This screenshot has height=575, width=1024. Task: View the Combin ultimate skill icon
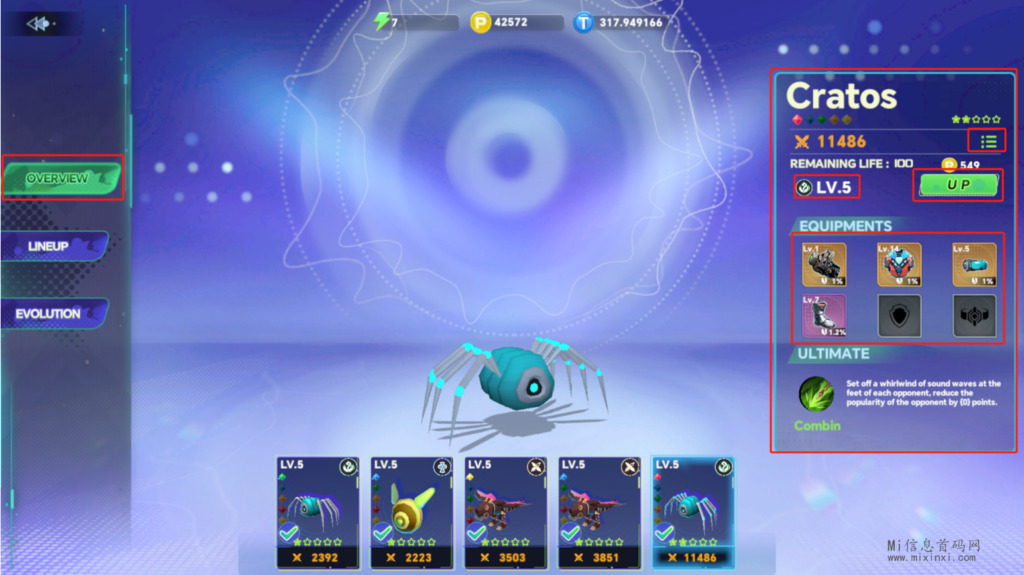point(817,394)
